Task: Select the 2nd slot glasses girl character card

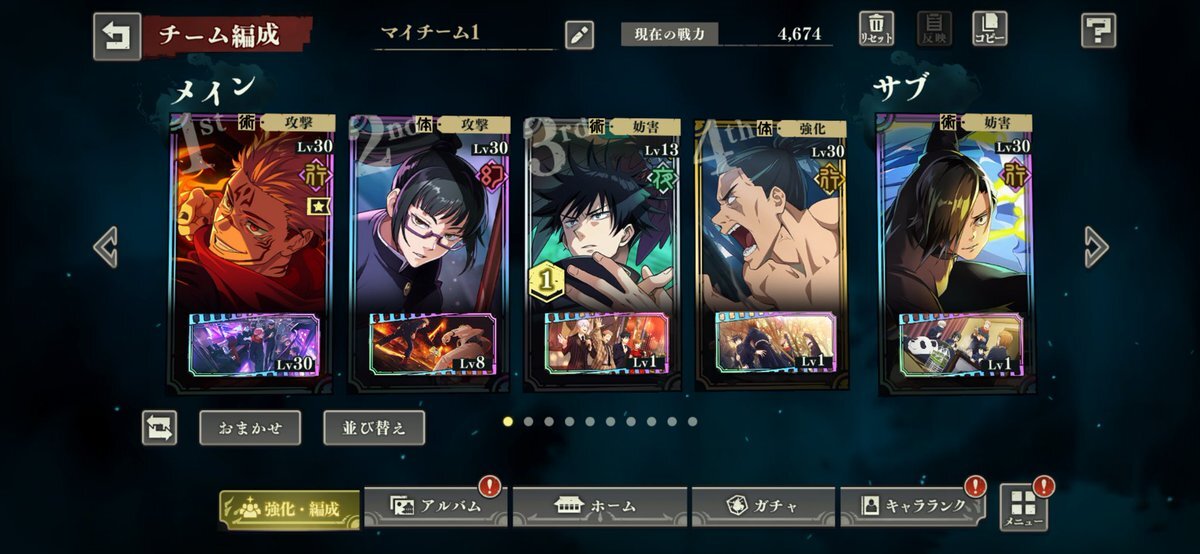Action: coord(429,230)
